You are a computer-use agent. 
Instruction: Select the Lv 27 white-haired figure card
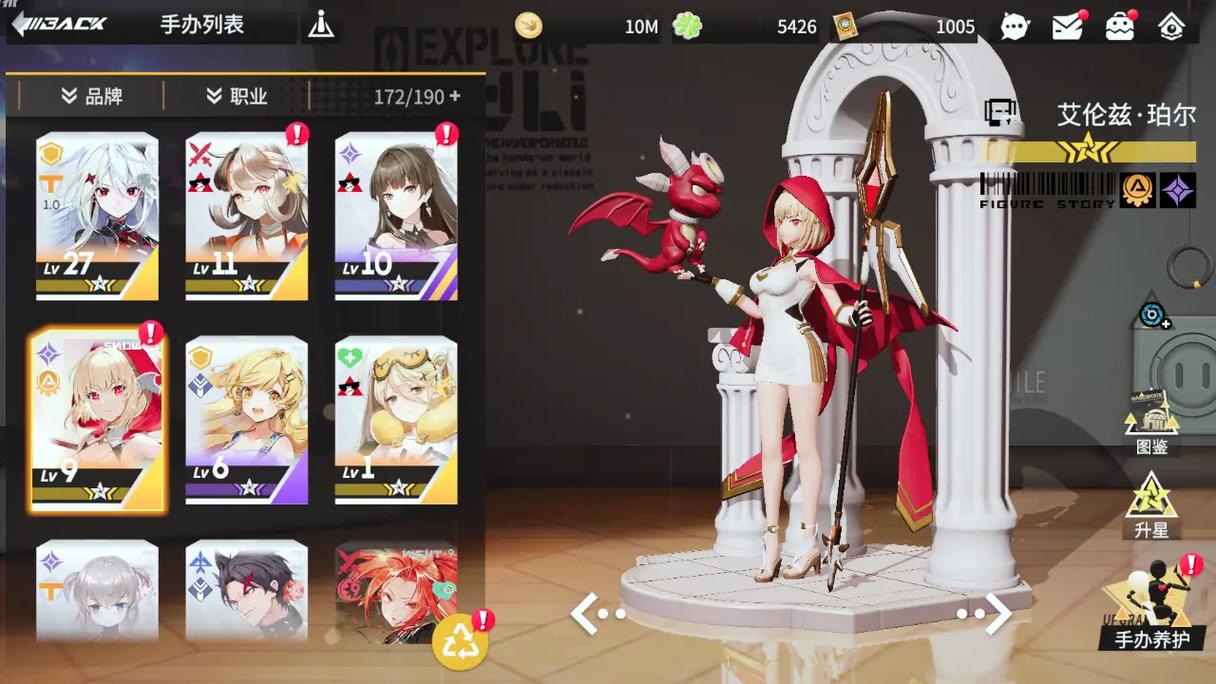click(x=97, y=216)
